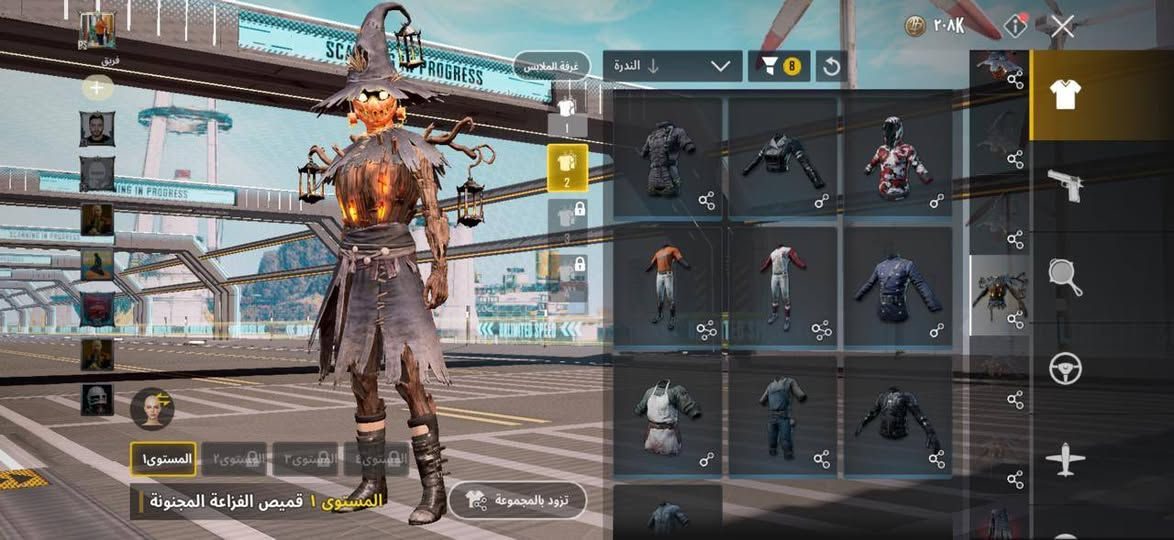Open the info diamond icon with red dot
The image size is (1174, 540).
[1015, 26]
